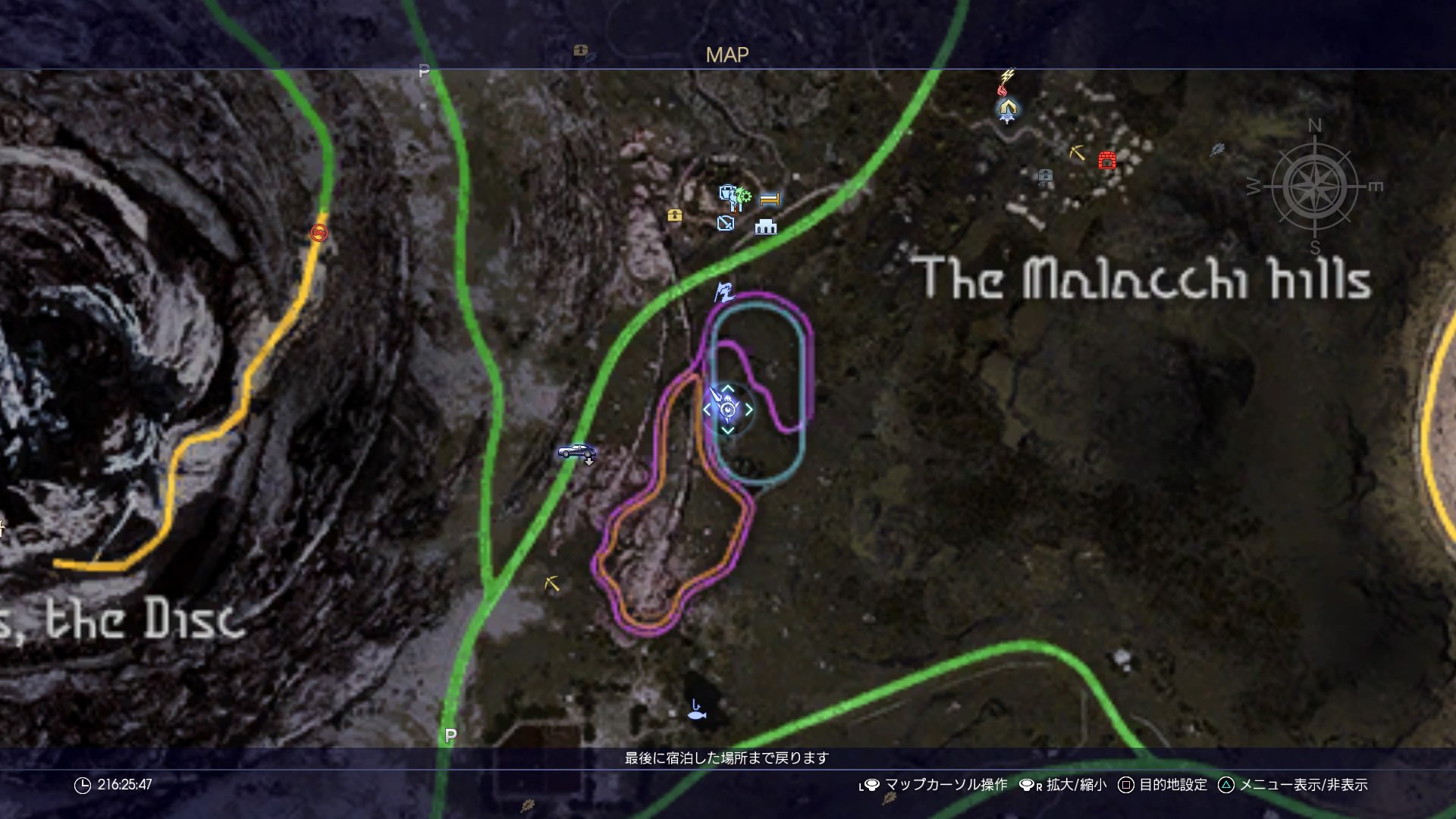Pick the sword weapon shop marker

point(726,223)
